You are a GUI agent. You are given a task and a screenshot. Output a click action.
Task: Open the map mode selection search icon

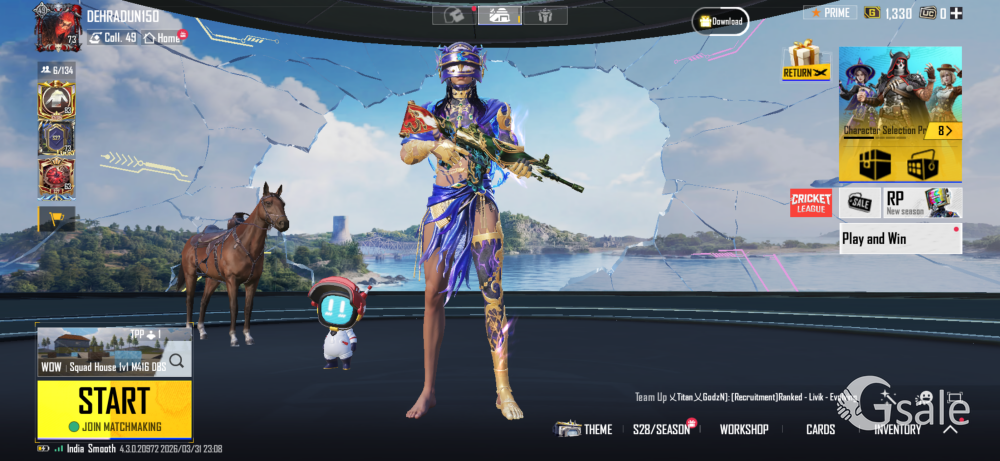tap(176, 361)
